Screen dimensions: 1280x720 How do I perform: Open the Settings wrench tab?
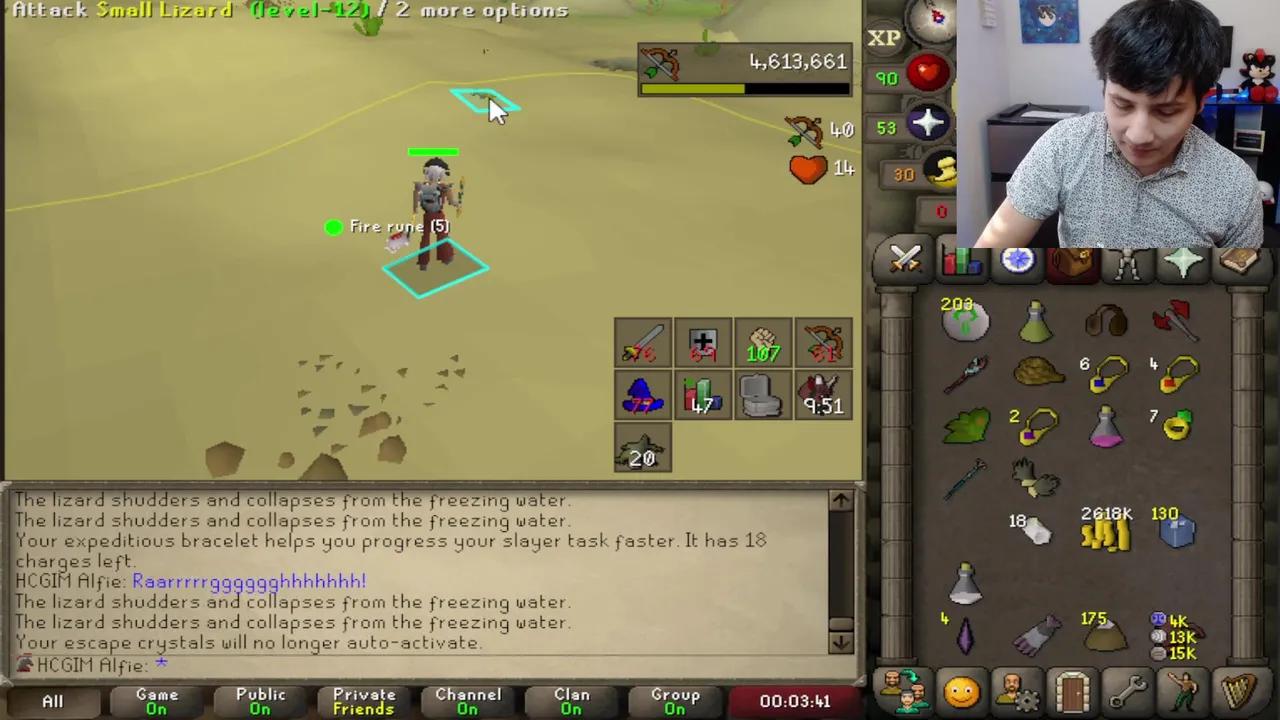(x=1127, y=688)
